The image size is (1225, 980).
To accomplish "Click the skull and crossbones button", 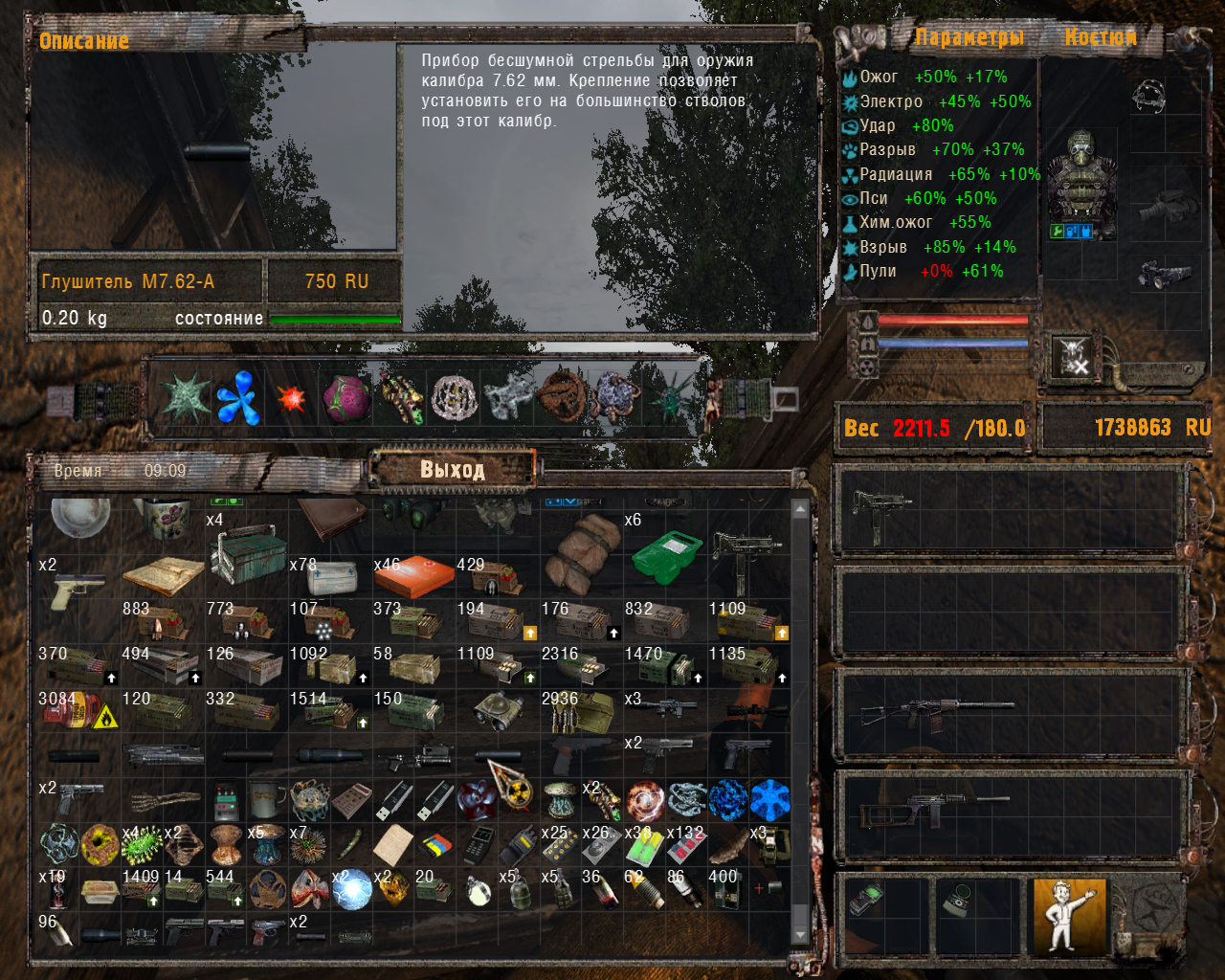I will pos(1074,357).
